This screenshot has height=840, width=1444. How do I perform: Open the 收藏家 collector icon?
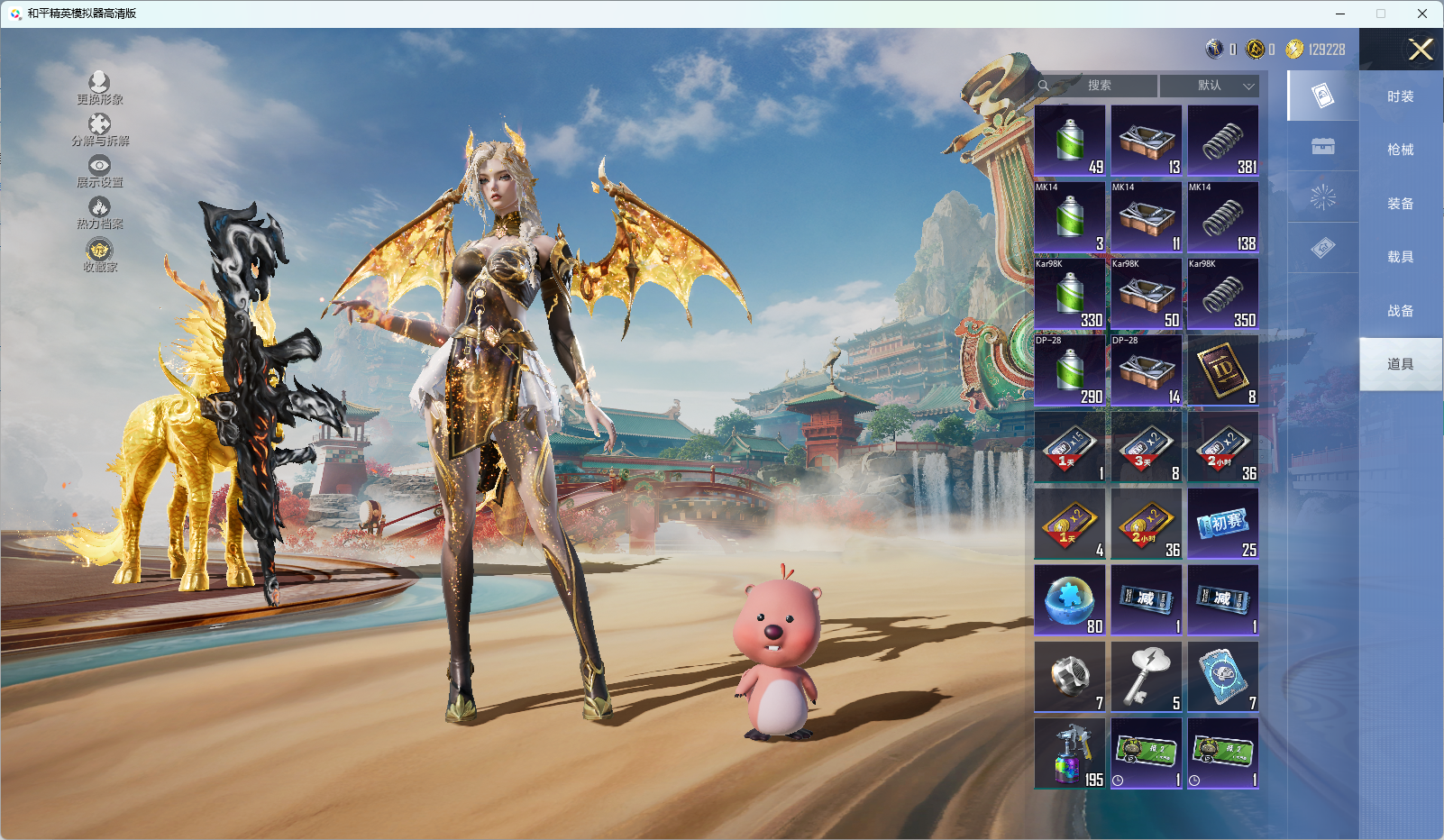(99, 255)
